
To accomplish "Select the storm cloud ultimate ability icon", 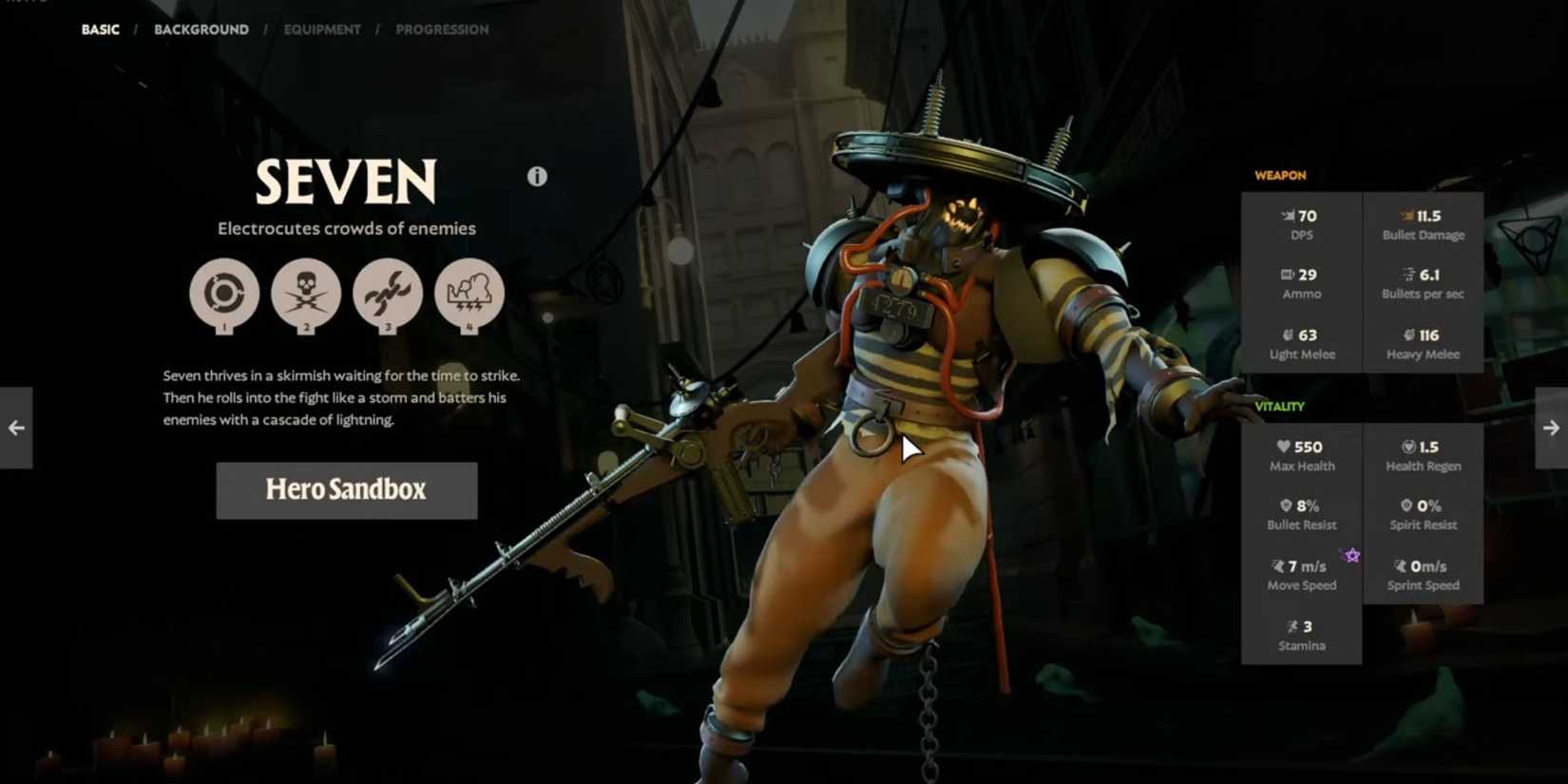I will pyautogui.click(x=469, y=293).
